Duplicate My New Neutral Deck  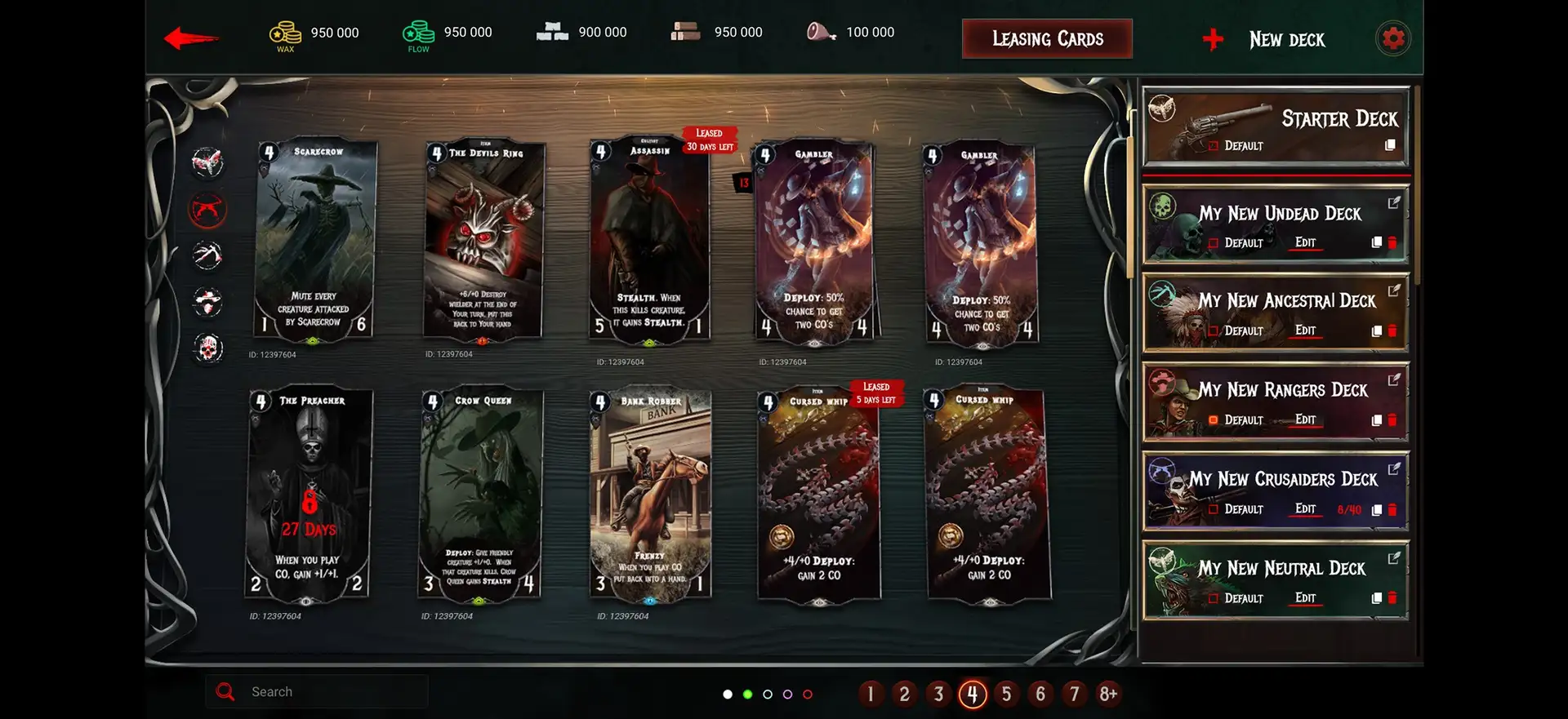point(1377,598)
